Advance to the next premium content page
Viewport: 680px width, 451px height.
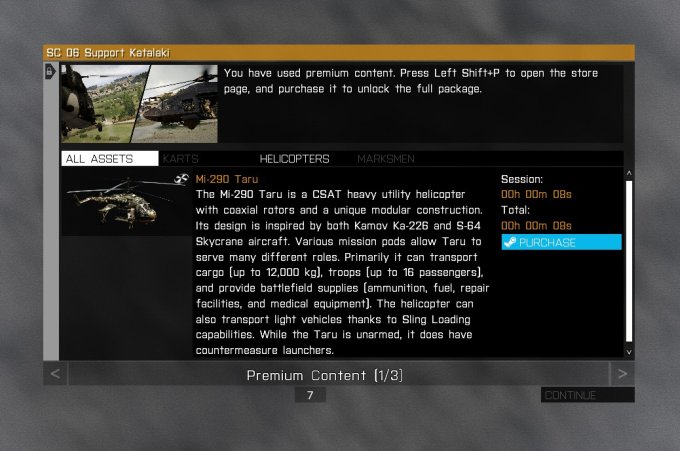click(x=622, y=375)
